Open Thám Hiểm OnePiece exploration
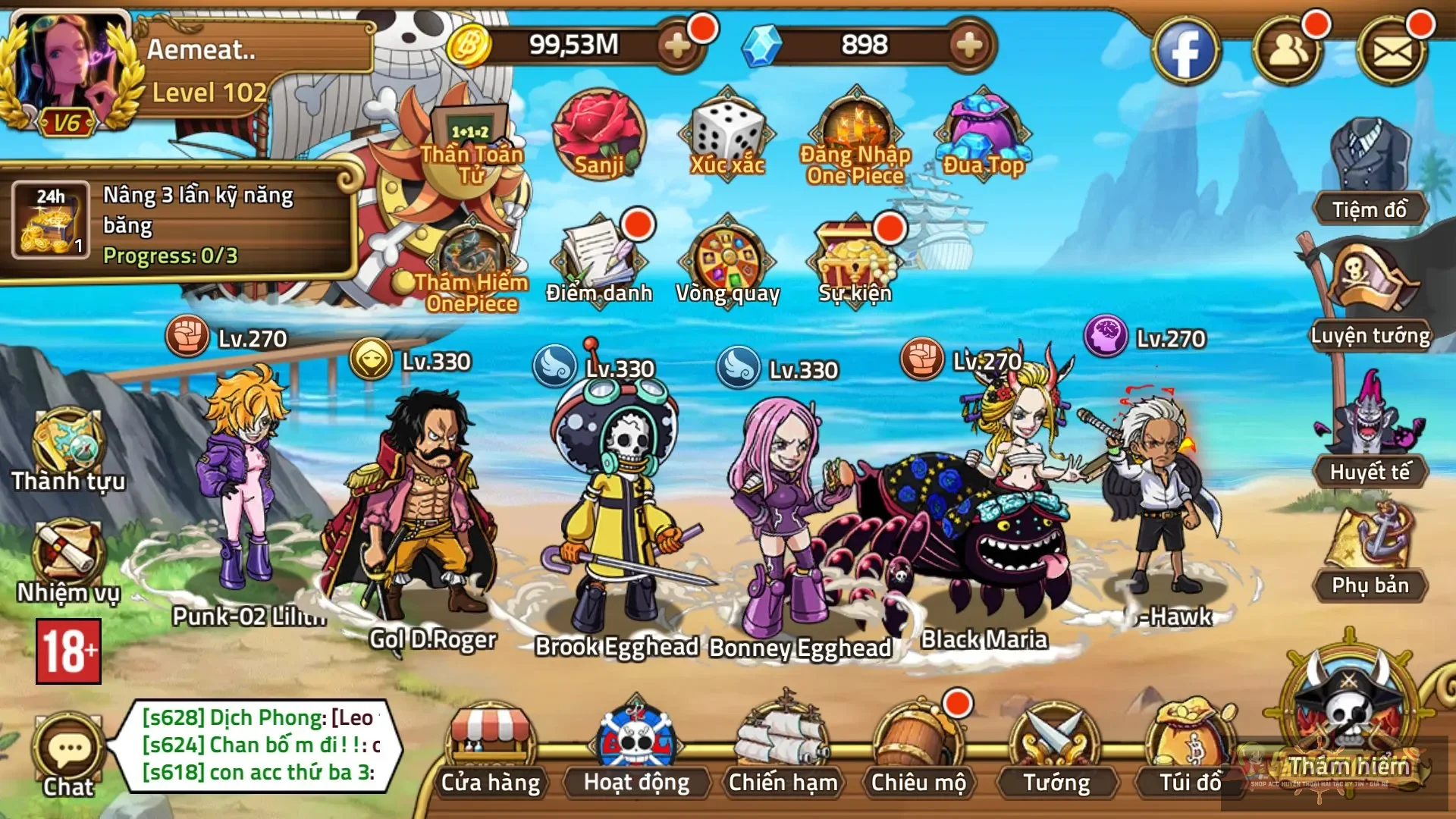The width and height of the screenshot is (1456, 819). 470,250
